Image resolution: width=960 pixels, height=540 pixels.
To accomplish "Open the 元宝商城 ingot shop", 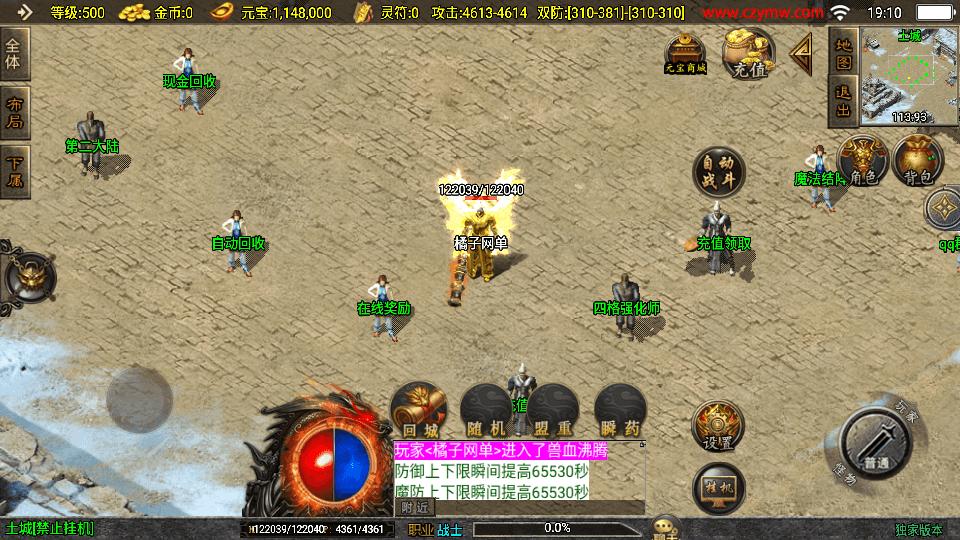I will [686, 53].
